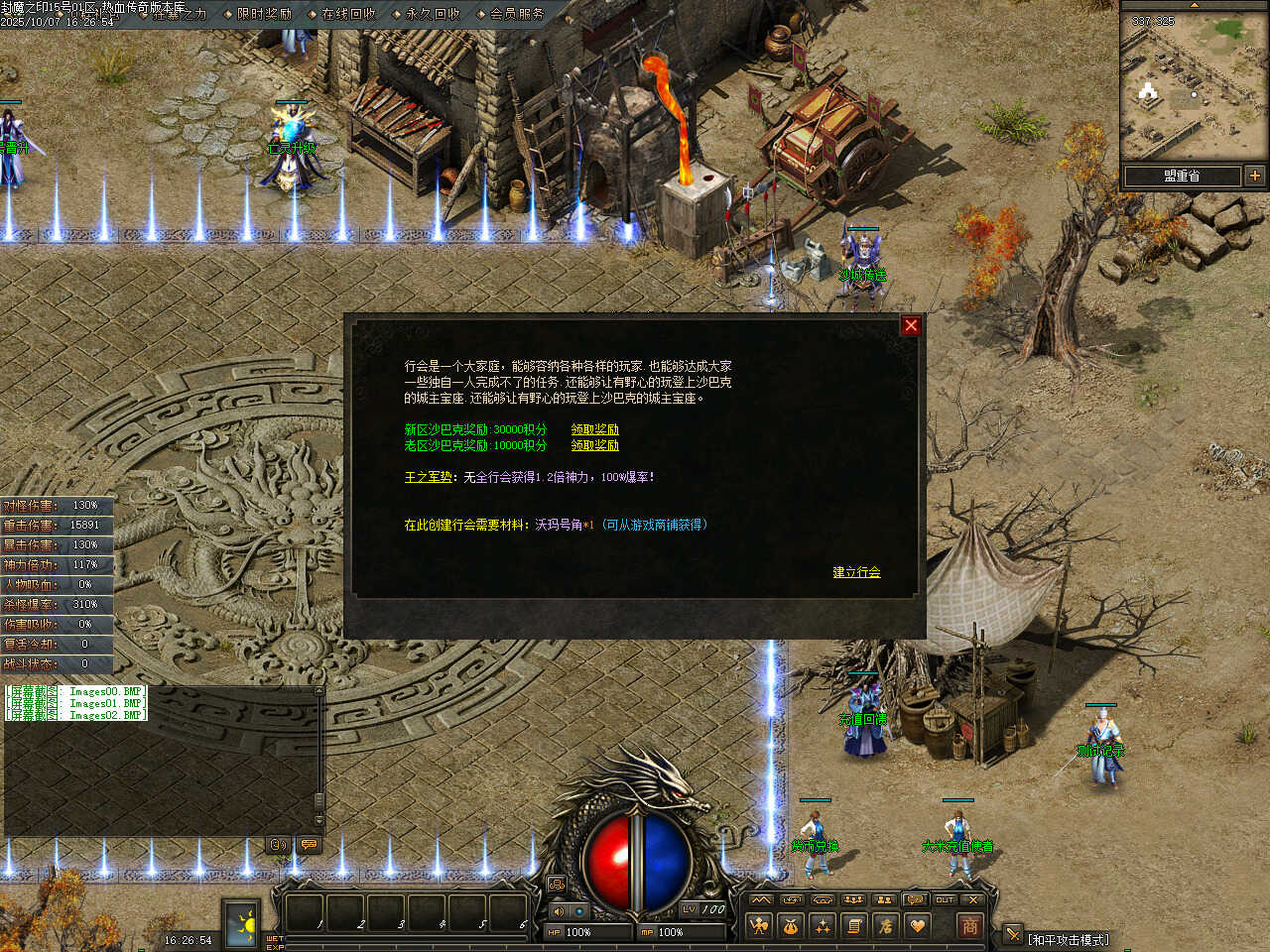This screenshot has height=952, width=1270.
Task: Open the bag inventory icon
Action: tap(791, 926)
